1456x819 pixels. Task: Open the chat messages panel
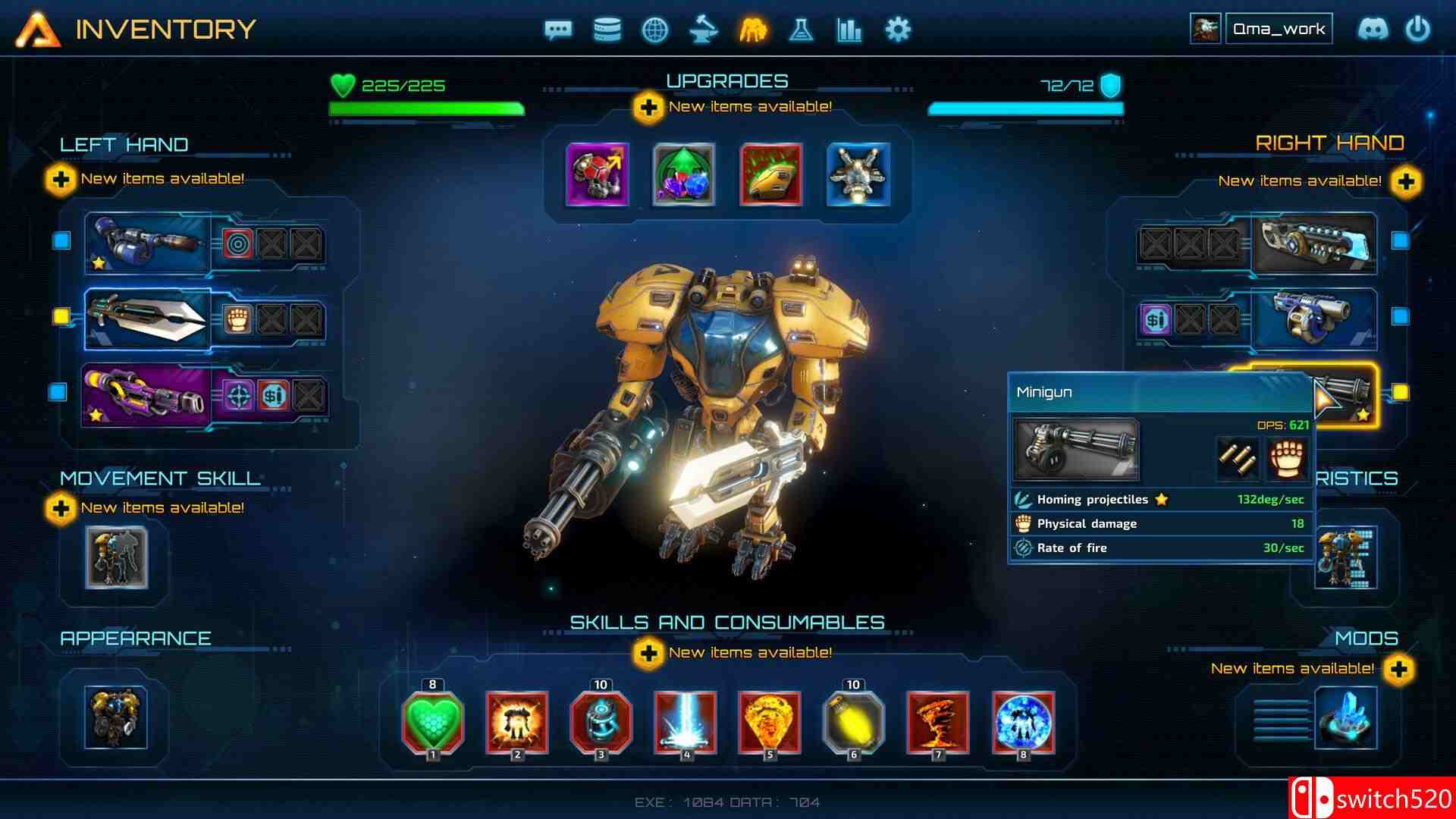557,30
